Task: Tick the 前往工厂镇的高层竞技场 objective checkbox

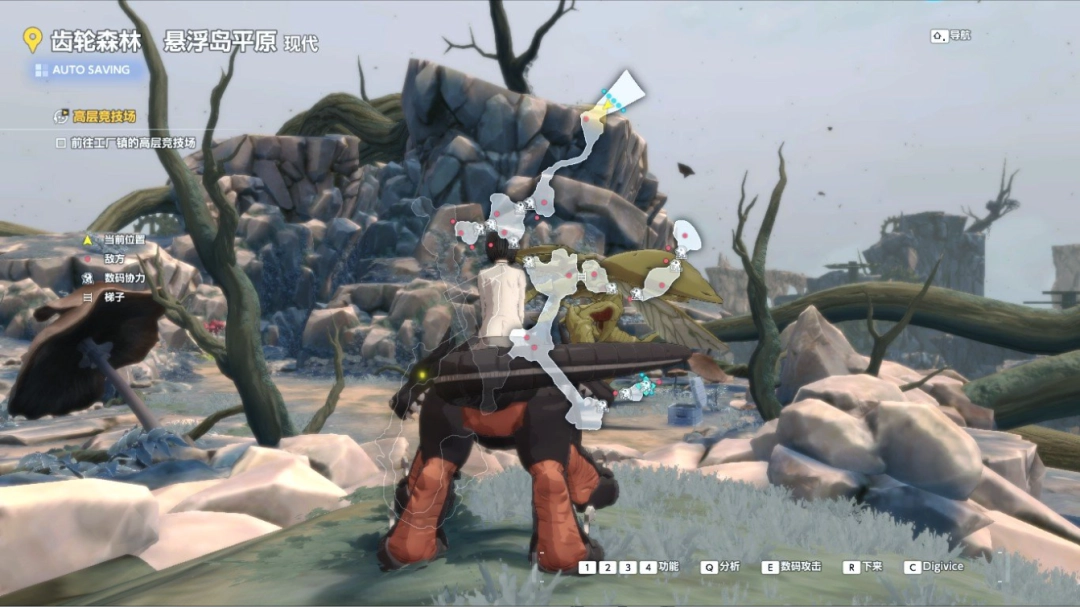Action: point(61,143)
